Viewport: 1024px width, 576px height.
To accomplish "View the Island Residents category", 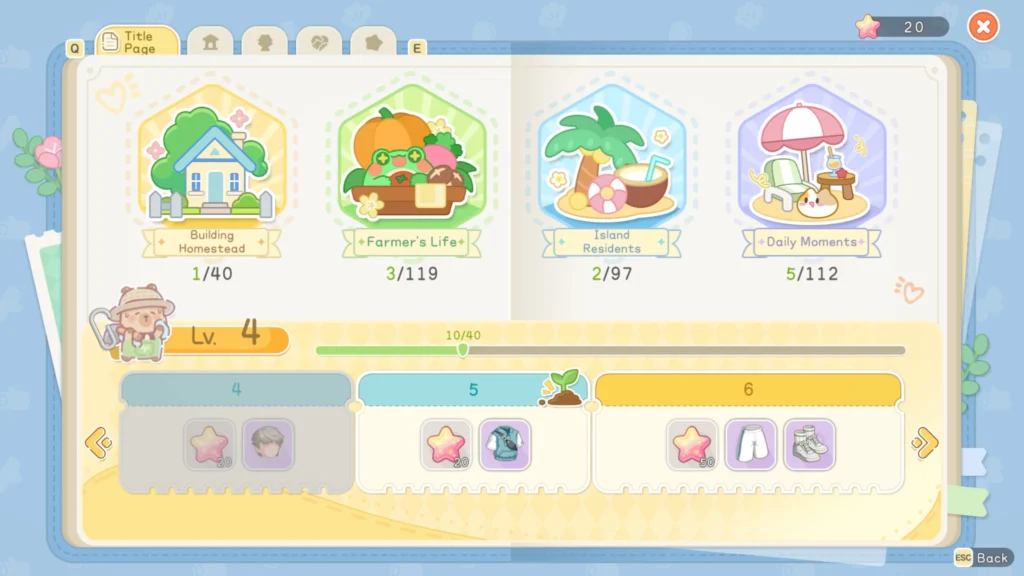I will pos(611,170).
